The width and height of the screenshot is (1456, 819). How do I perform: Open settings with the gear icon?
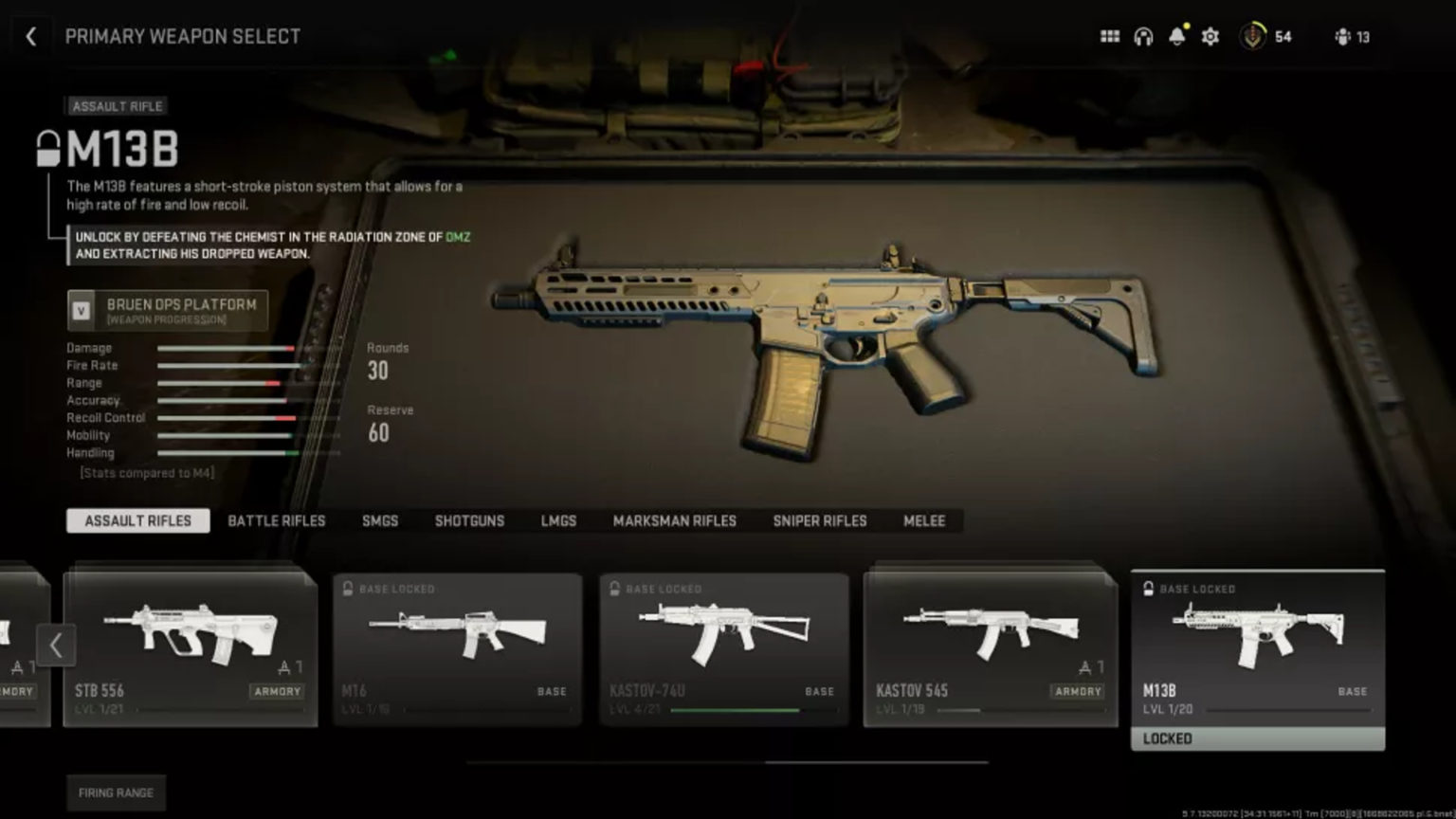click(1210, 36)
